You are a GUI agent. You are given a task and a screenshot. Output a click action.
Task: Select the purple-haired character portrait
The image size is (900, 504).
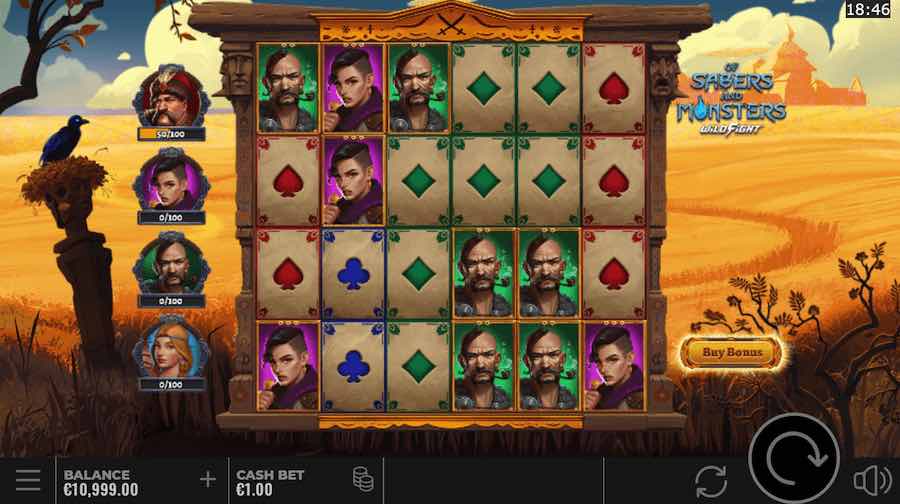click(169, 180)
